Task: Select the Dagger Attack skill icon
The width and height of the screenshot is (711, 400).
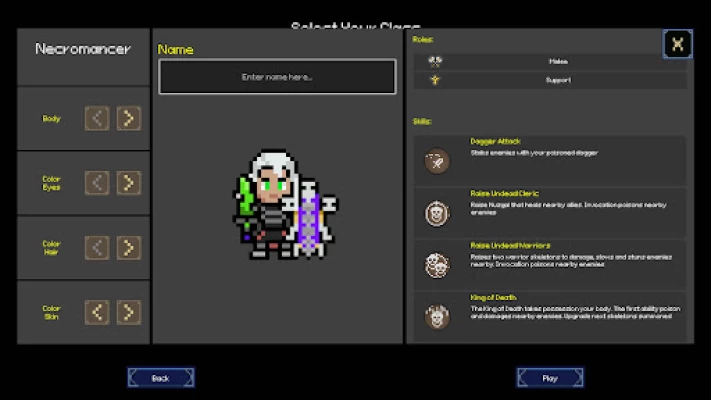Action: point(436,160)
